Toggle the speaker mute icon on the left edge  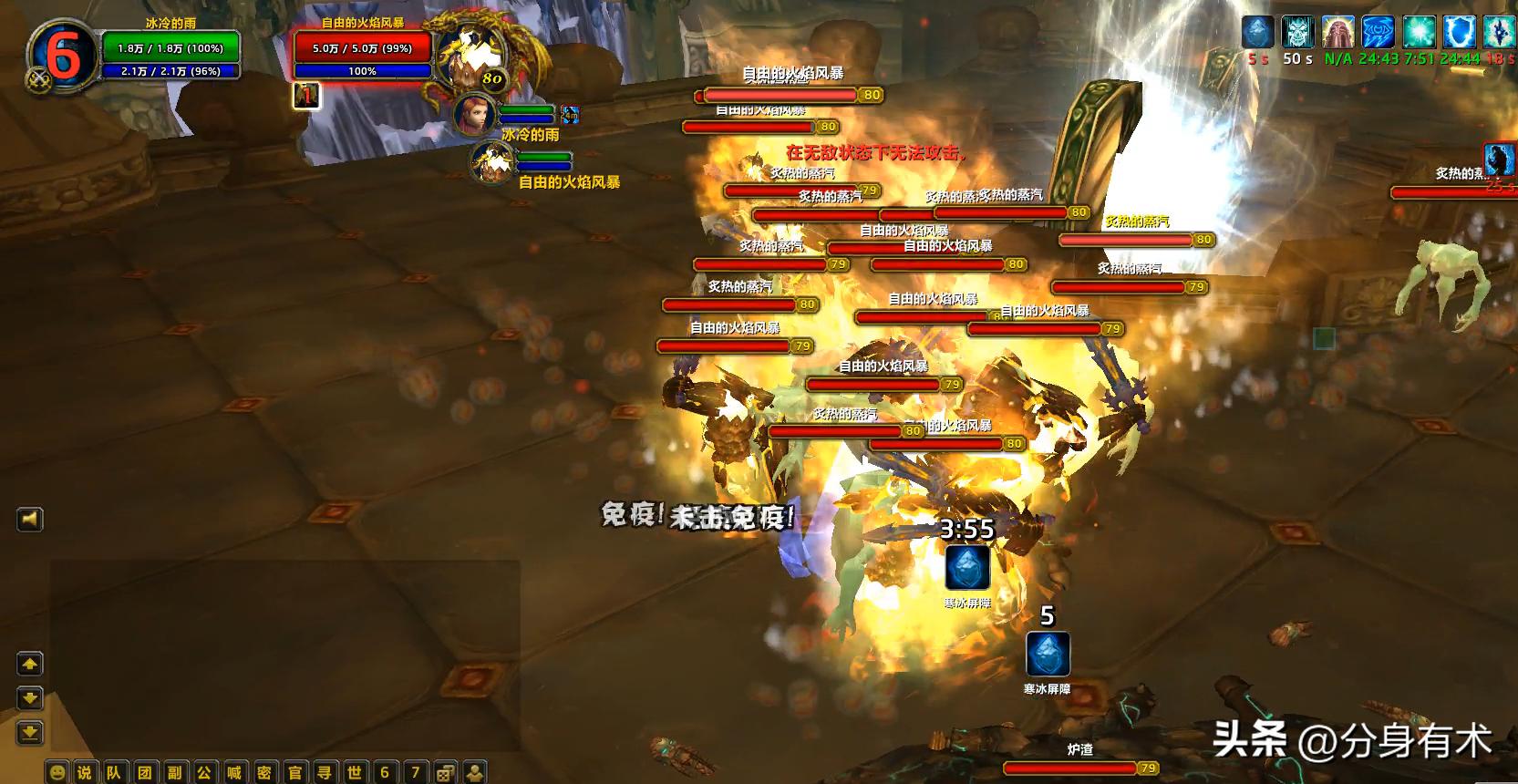tap(28, 520)
